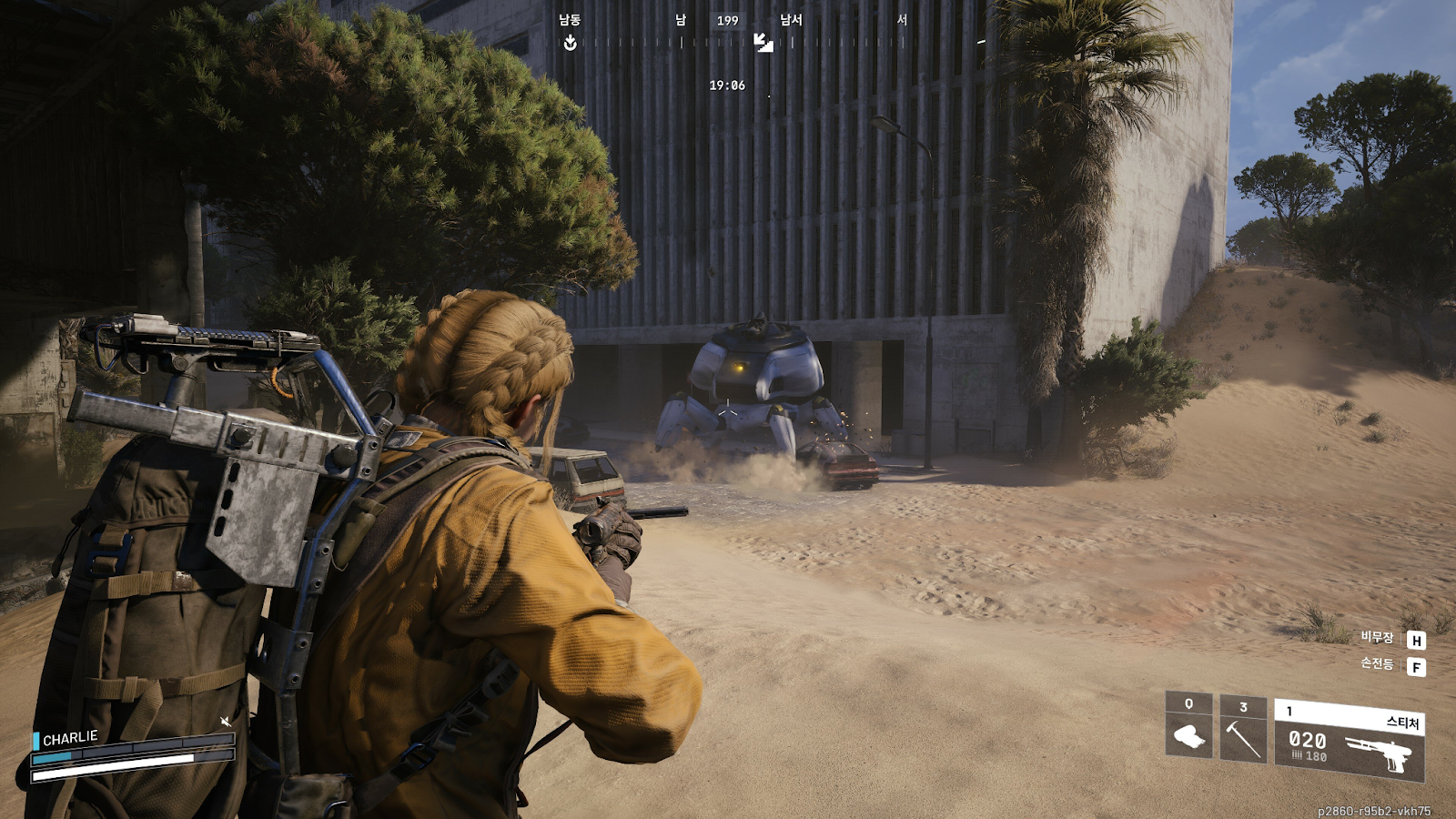Click the circled down-arrow compass marker
Image resolution: width=1456 pixels, height=819 pixels.
[x=570, y=43]
